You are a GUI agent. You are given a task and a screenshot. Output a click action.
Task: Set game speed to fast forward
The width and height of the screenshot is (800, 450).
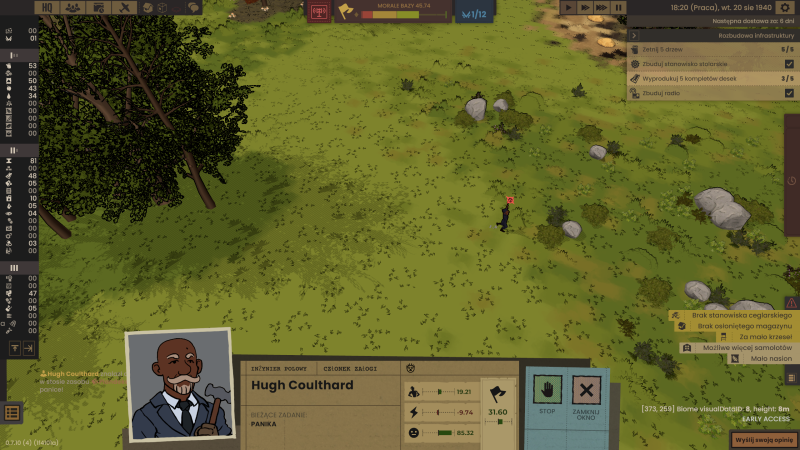pyautogui.click(x=585, y=7)
